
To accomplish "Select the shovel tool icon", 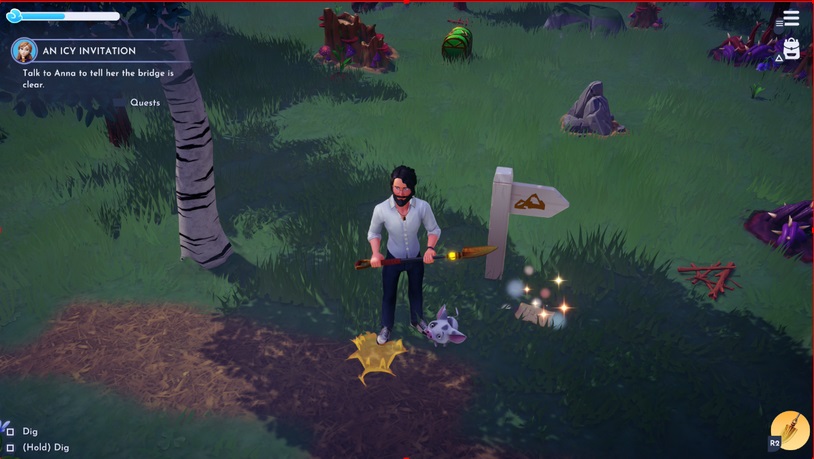I will pos(790,430).
